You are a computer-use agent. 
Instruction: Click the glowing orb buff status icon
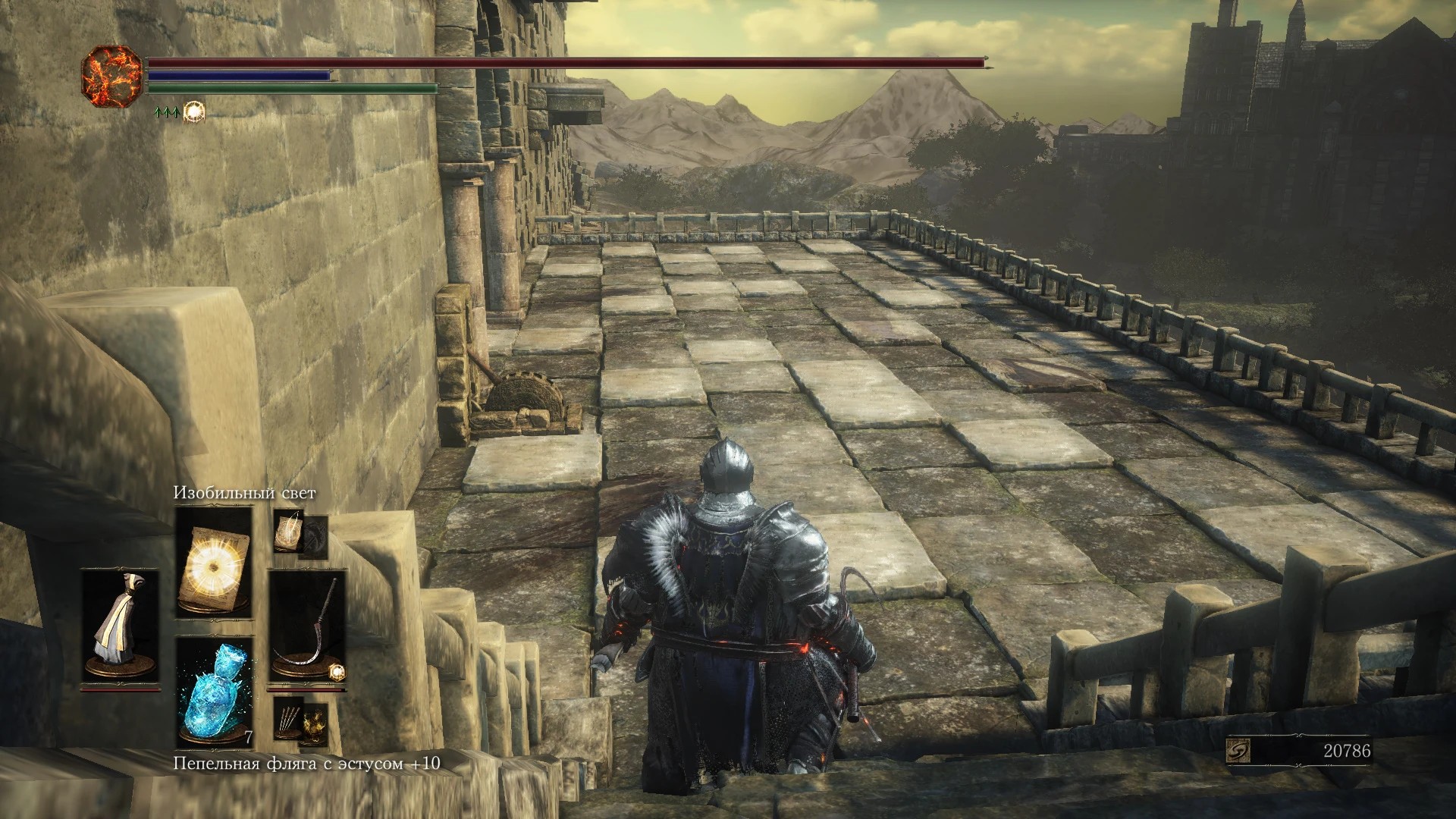195,111
